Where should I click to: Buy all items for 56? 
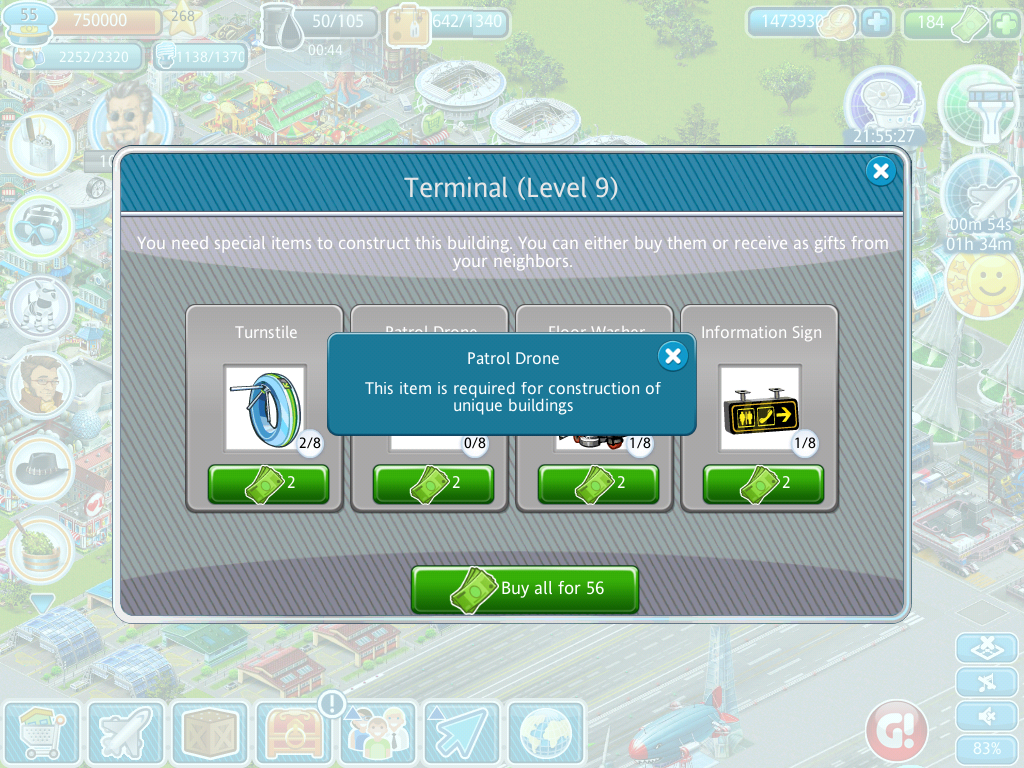pyautogui.click(x=525, y=589)
